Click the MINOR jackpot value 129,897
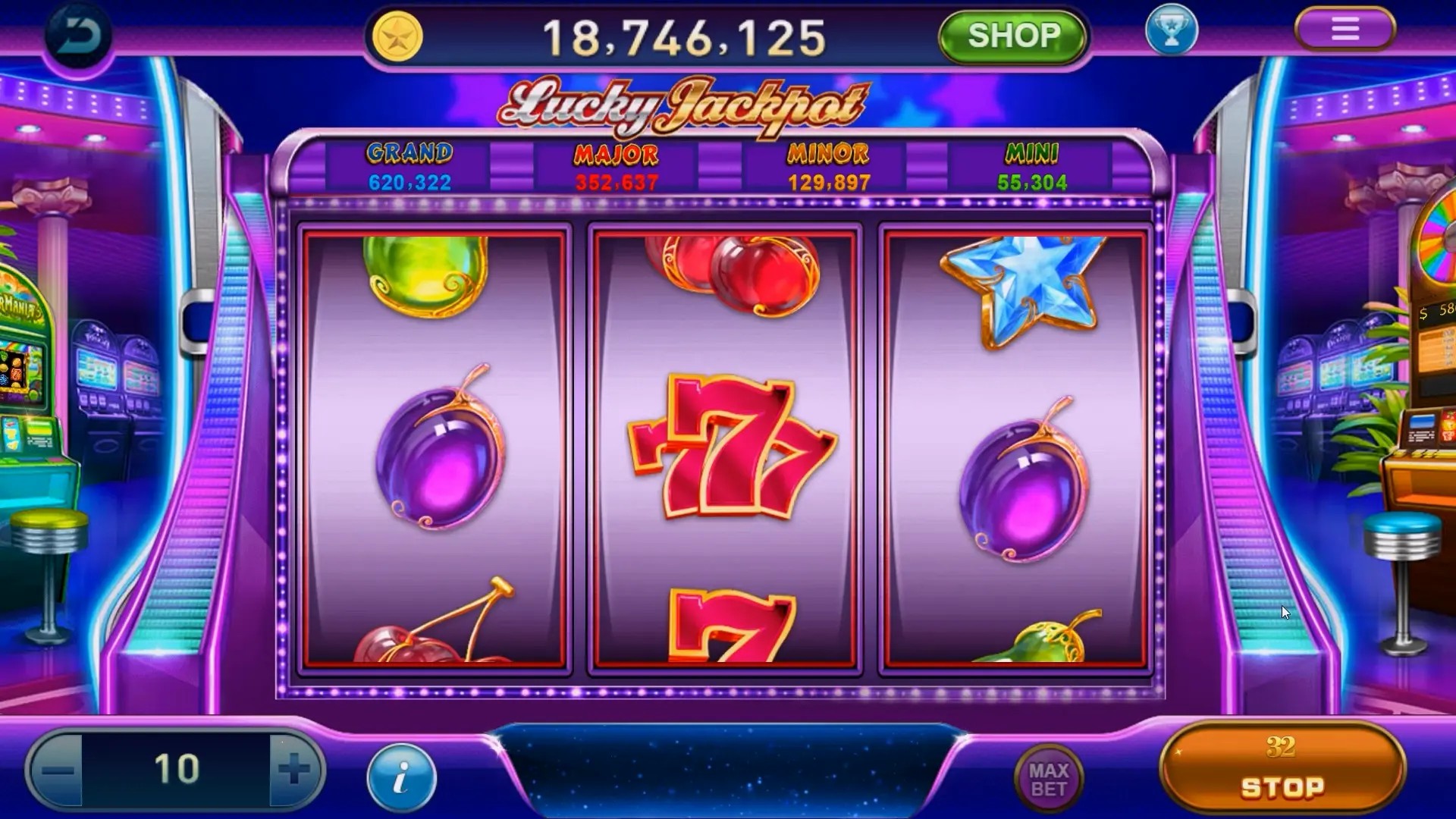The height and width of the screenshot is (819, 1456). pyautogui.click(x=827, y=182)
